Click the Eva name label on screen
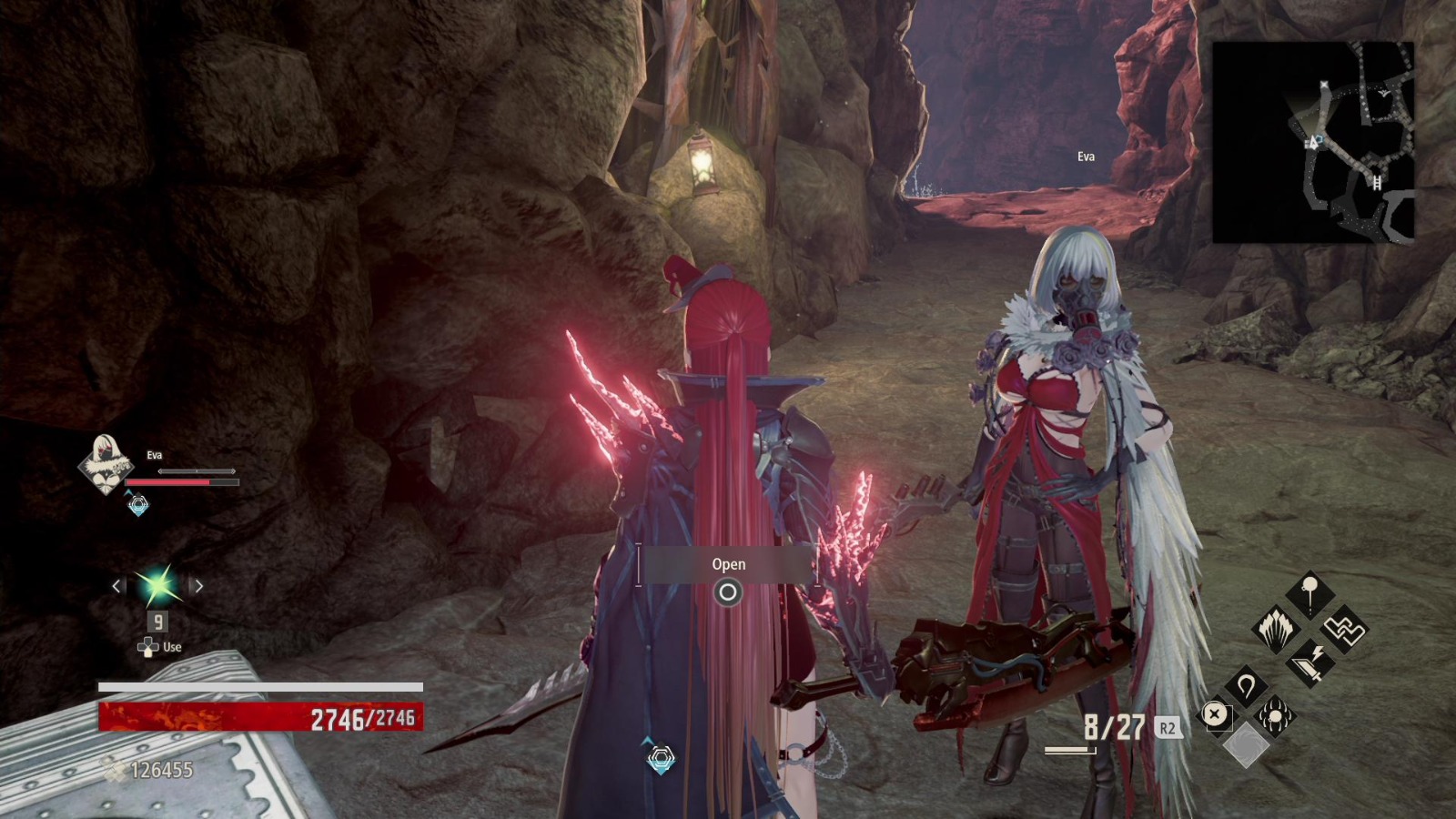 (1088, 157)
